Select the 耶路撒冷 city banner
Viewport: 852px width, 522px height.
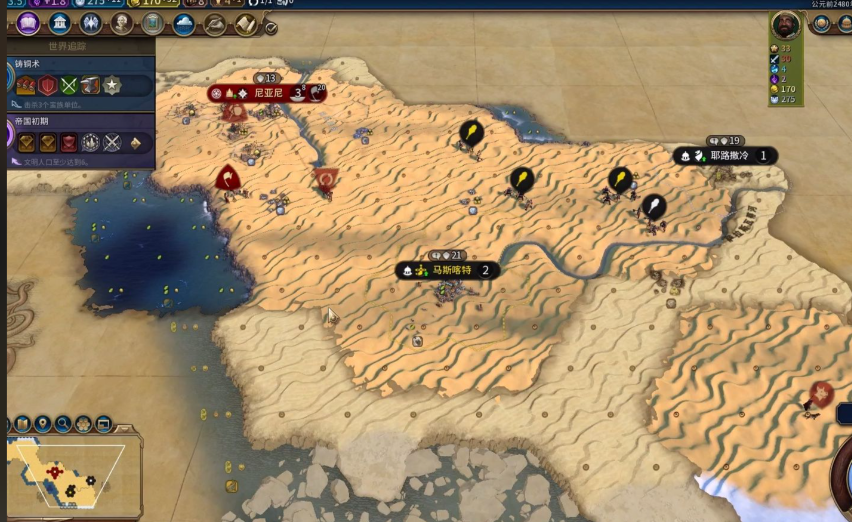pos(726,156)
